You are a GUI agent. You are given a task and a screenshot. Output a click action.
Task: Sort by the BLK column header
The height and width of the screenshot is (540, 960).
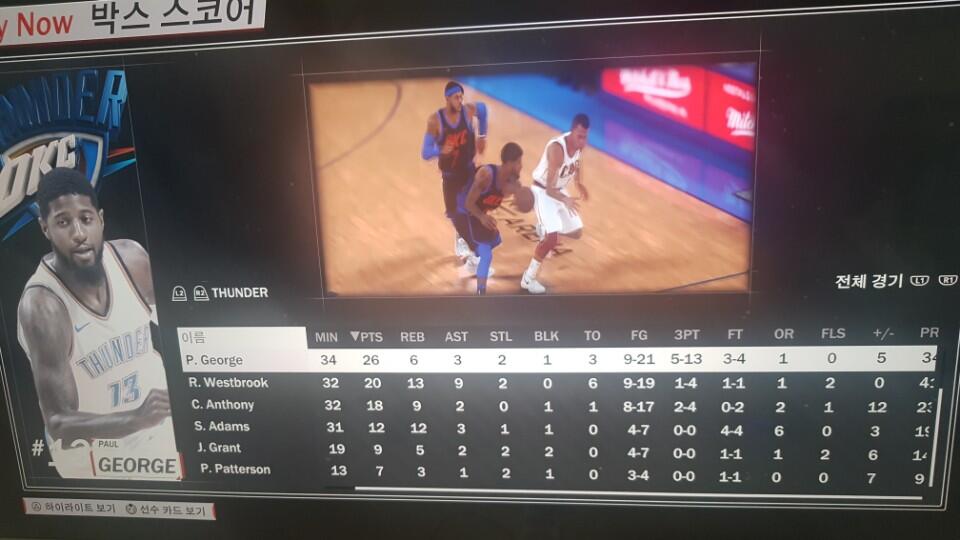point(546,337)
